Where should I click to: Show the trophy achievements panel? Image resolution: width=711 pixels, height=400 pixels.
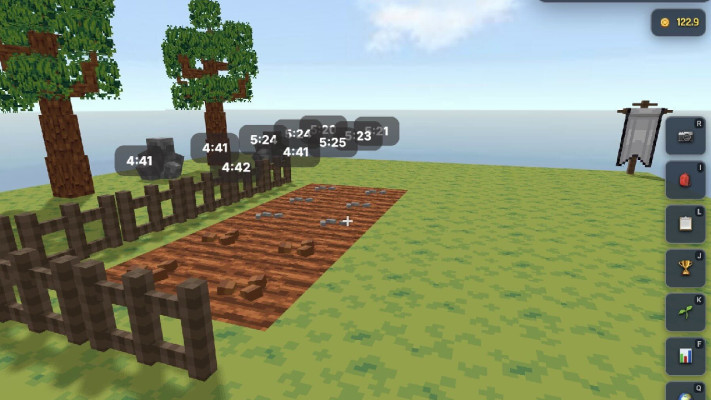tap(686, 268)
